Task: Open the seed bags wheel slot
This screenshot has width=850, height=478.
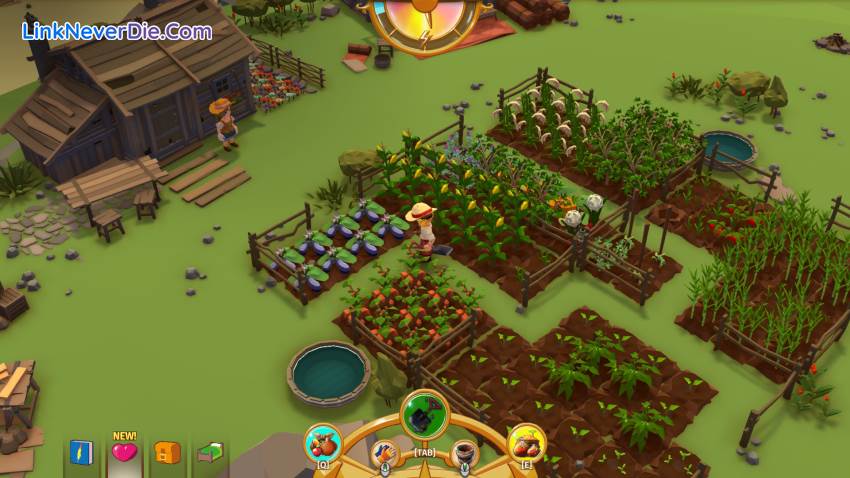Action: 526,443
